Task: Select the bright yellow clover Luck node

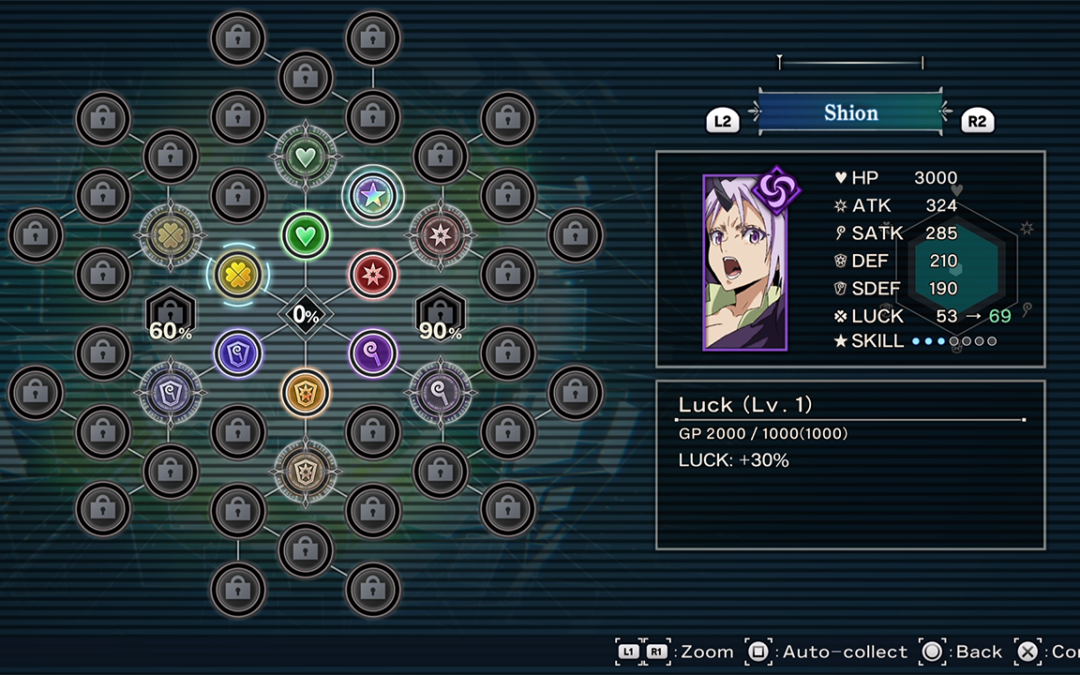Action: coord(238,274)
